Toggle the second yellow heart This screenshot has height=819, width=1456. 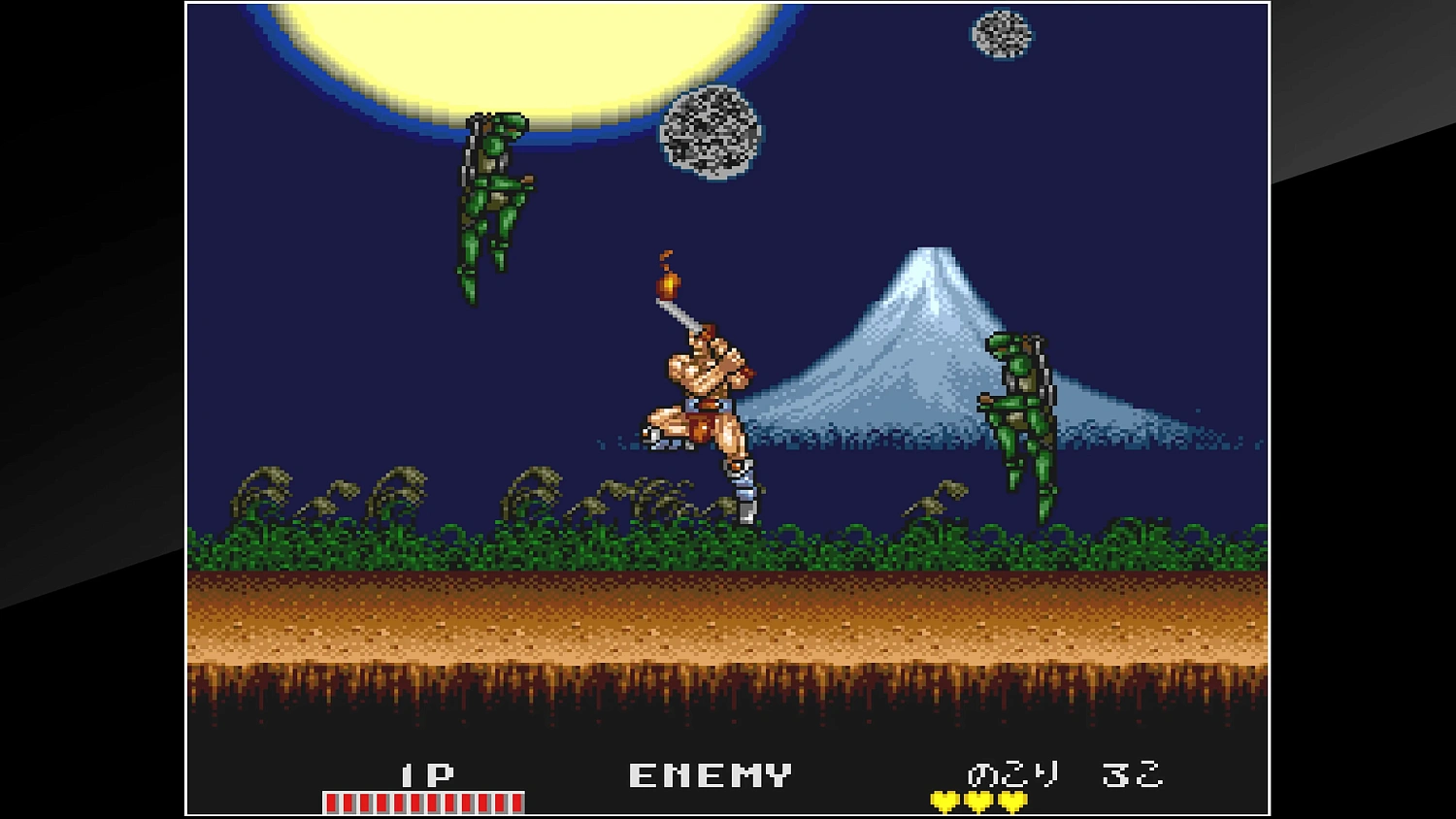[x=977, y=800]
